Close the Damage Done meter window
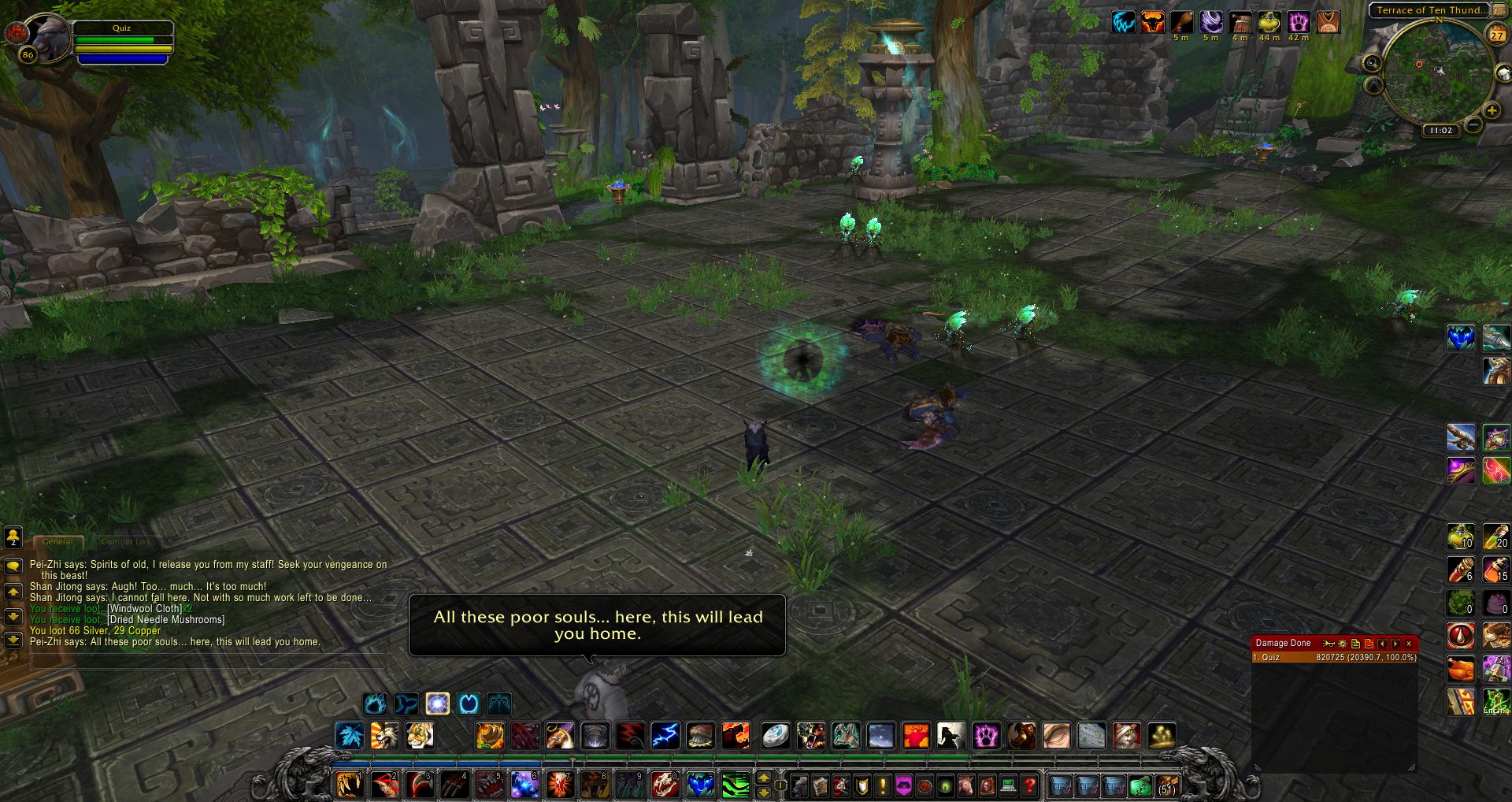Viewport: 1512px width, 802px height. (x=1409, y=644)
